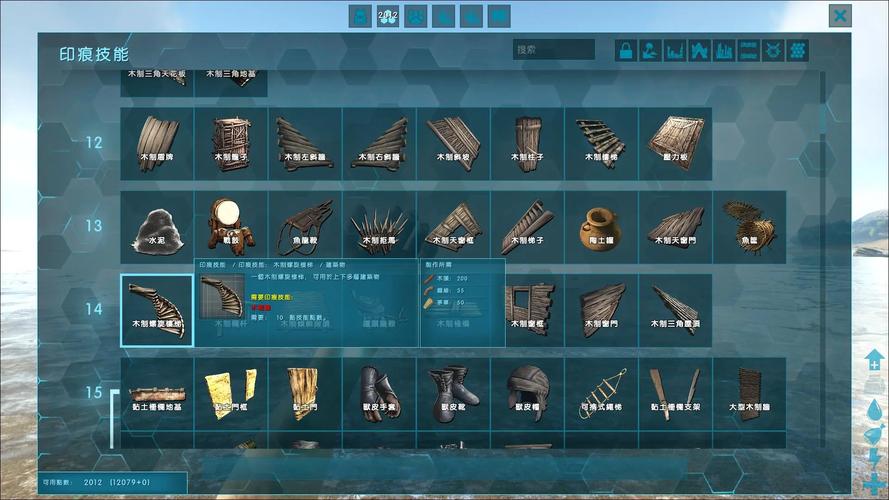Pick the 木制窗門 wooden window engram
This screenshot has width=889, height=500.
[x=601, y=310]
